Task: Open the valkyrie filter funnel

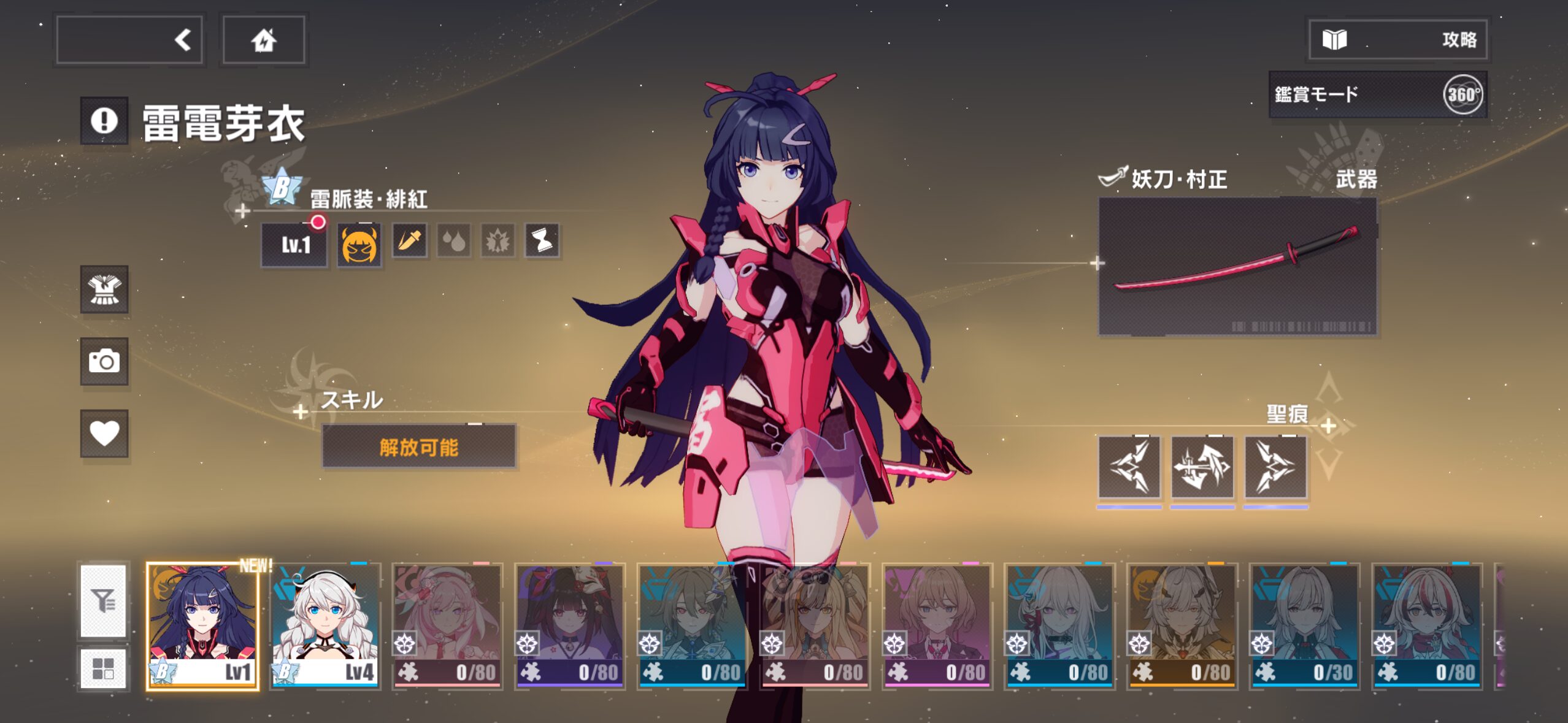Action: pos(104,601)
